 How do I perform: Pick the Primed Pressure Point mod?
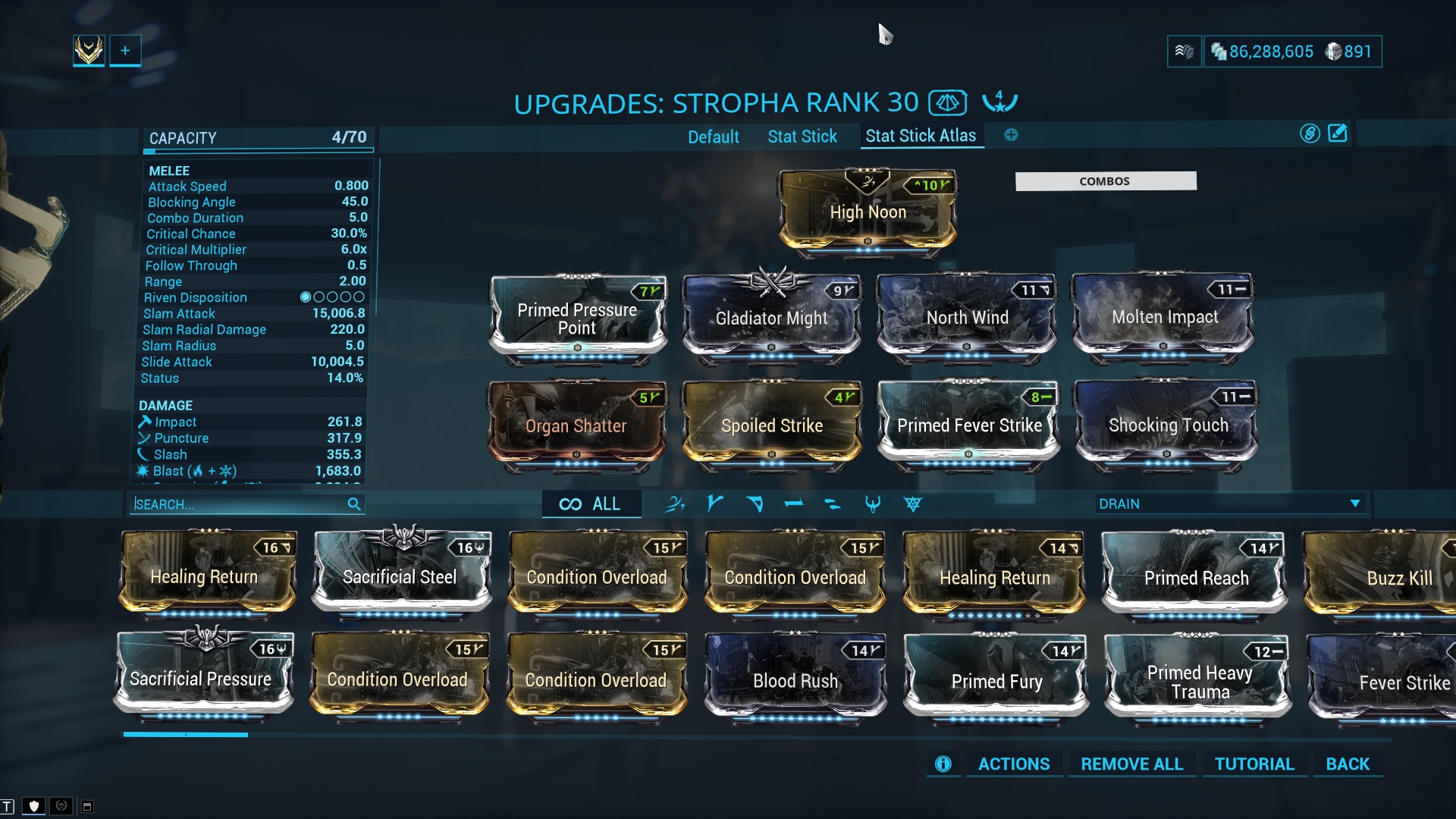click(x=577, y=318)
